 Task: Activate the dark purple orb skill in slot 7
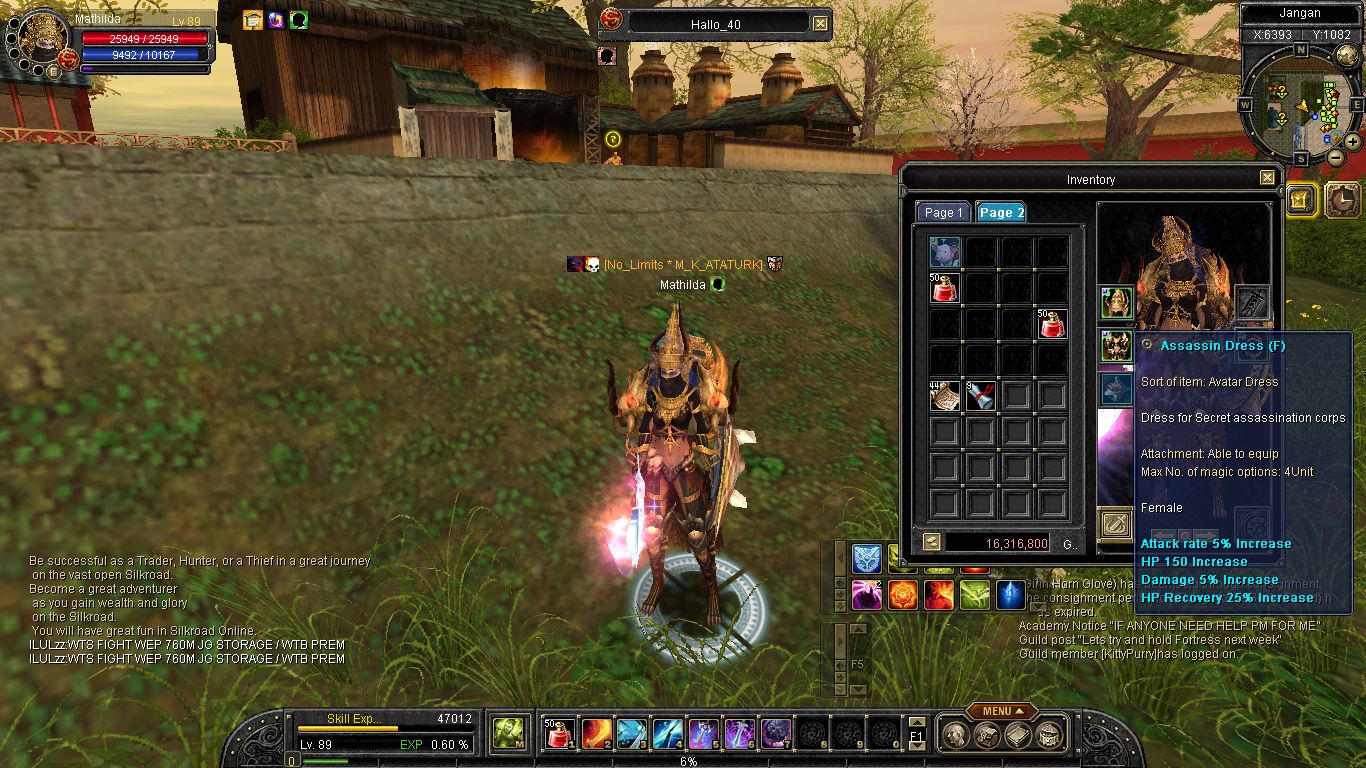[776, 734]
